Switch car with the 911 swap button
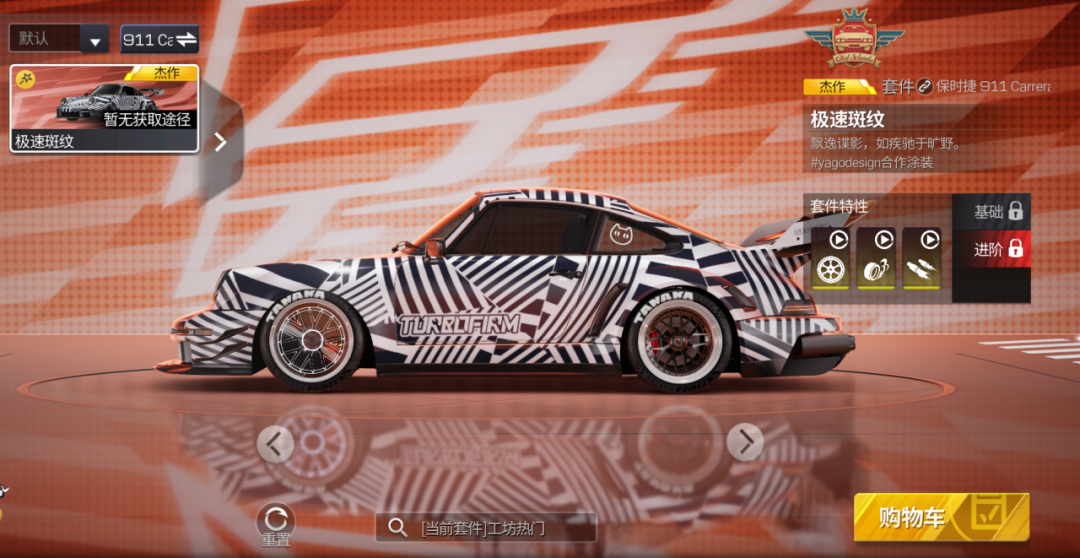 [160, 39]
